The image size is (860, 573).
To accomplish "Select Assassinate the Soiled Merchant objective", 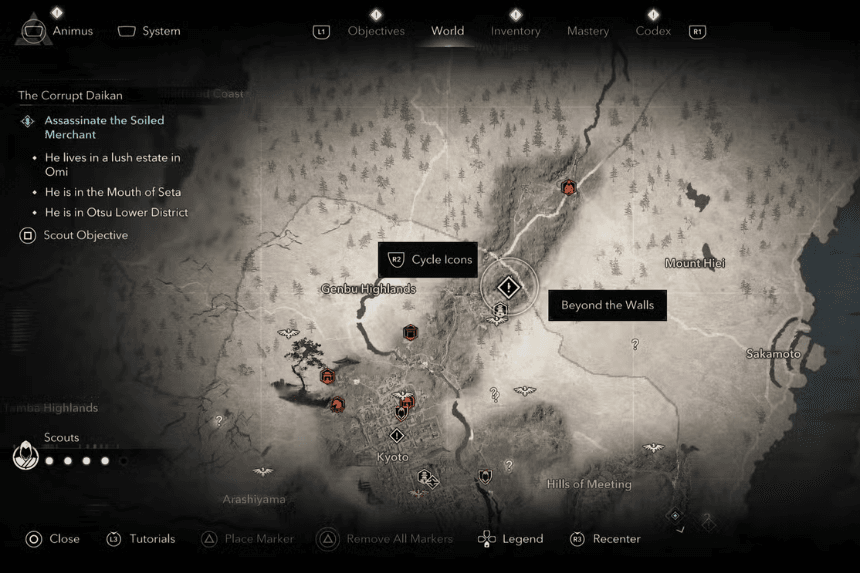I will [x=104, y=127].
